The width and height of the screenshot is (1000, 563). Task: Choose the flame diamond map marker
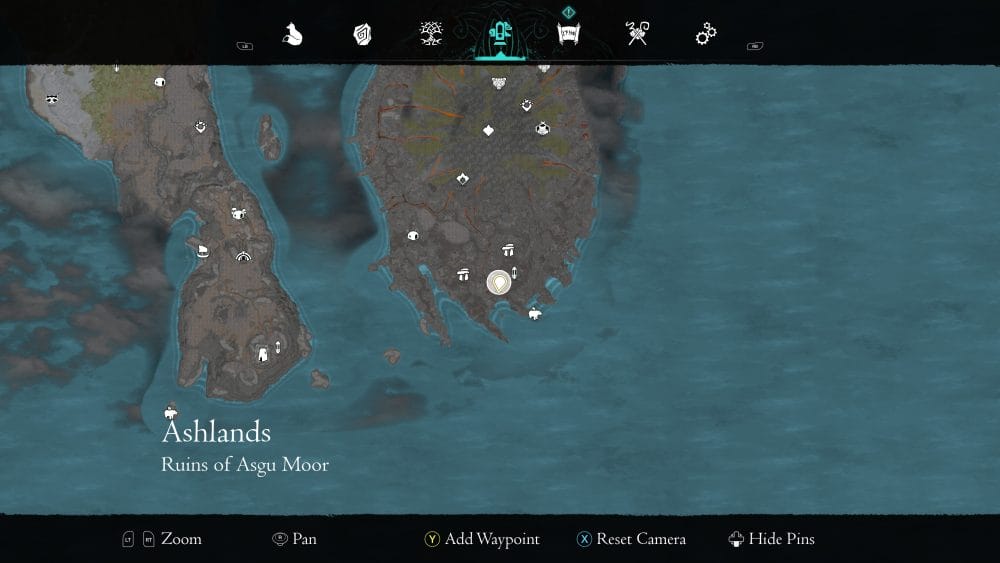click(463, 179)
